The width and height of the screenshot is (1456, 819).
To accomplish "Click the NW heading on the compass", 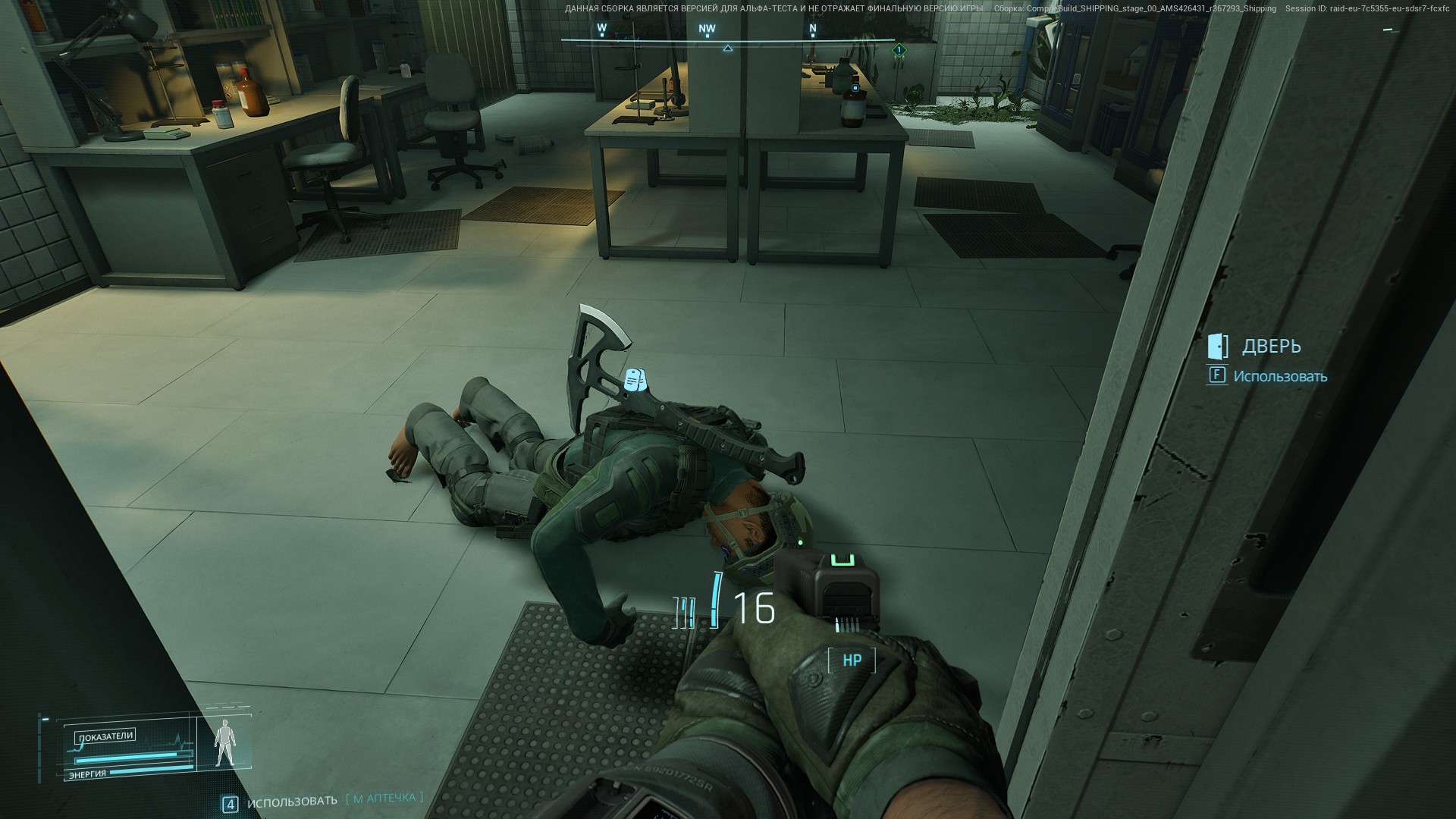I will tap(707, 30).
